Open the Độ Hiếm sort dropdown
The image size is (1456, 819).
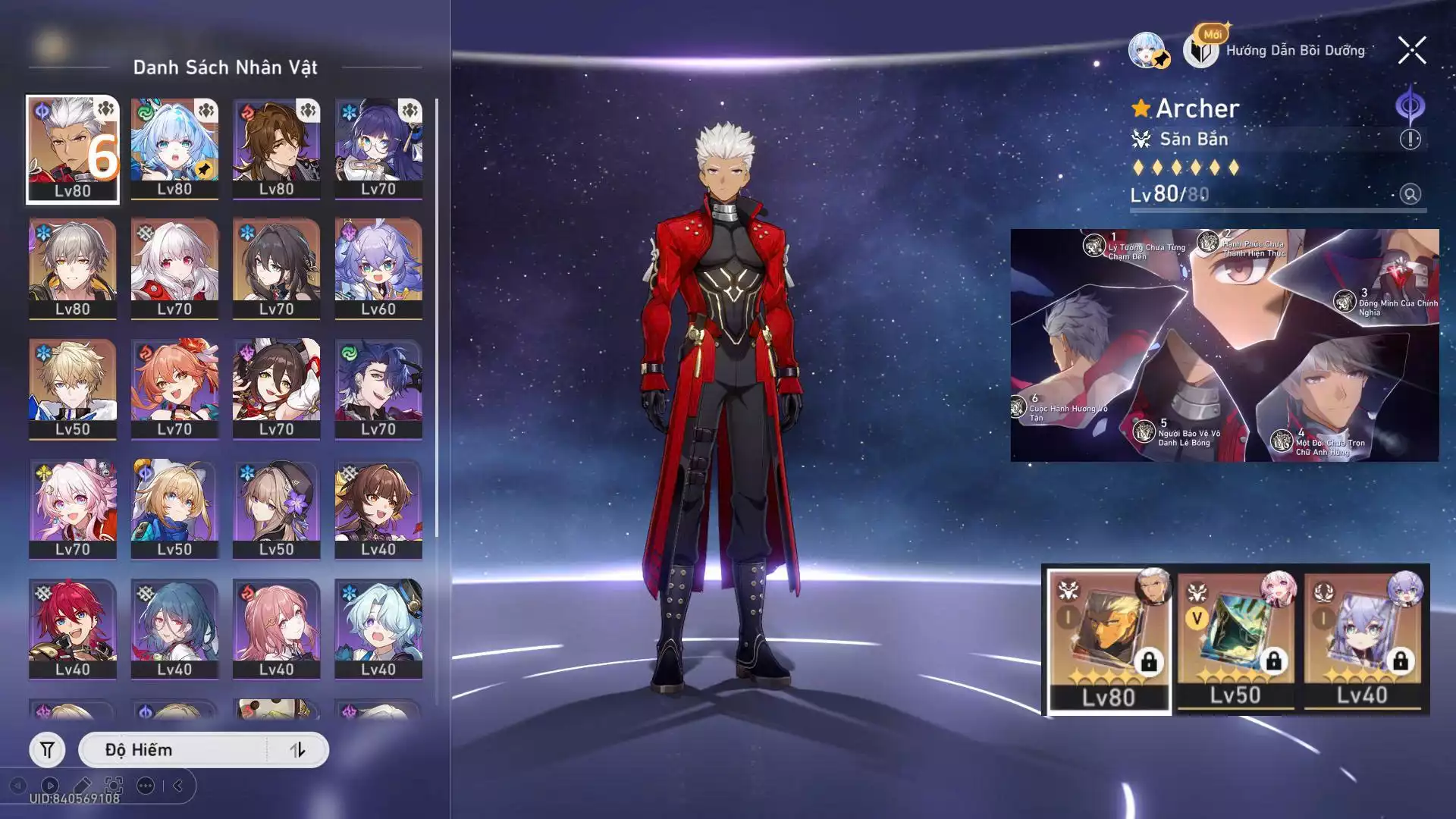tap(174, 750)
